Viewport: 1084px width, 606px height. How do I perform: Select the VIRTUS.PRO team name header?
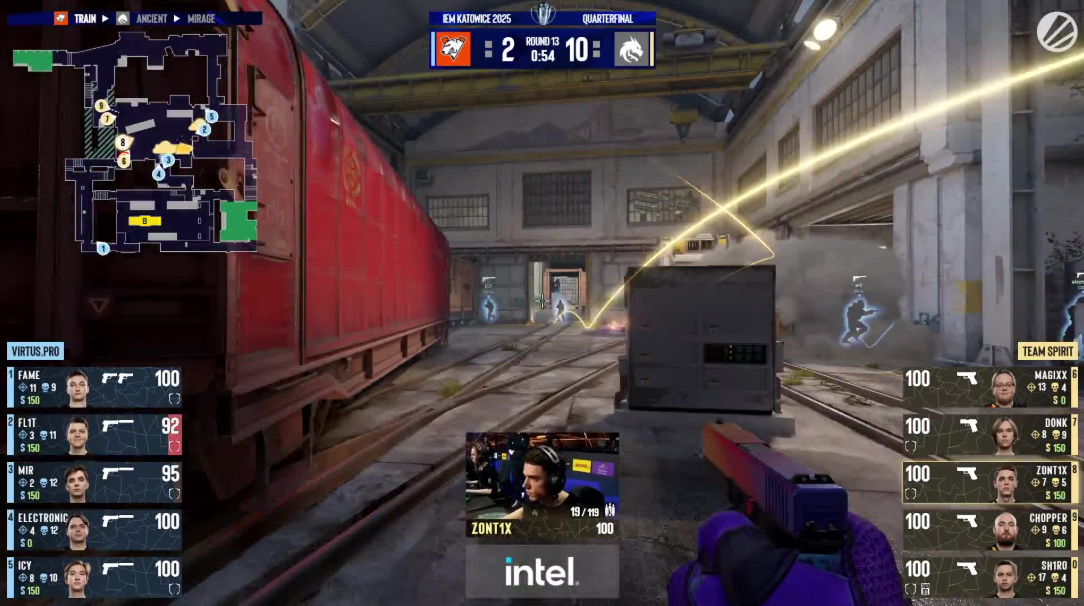[36, 351]
